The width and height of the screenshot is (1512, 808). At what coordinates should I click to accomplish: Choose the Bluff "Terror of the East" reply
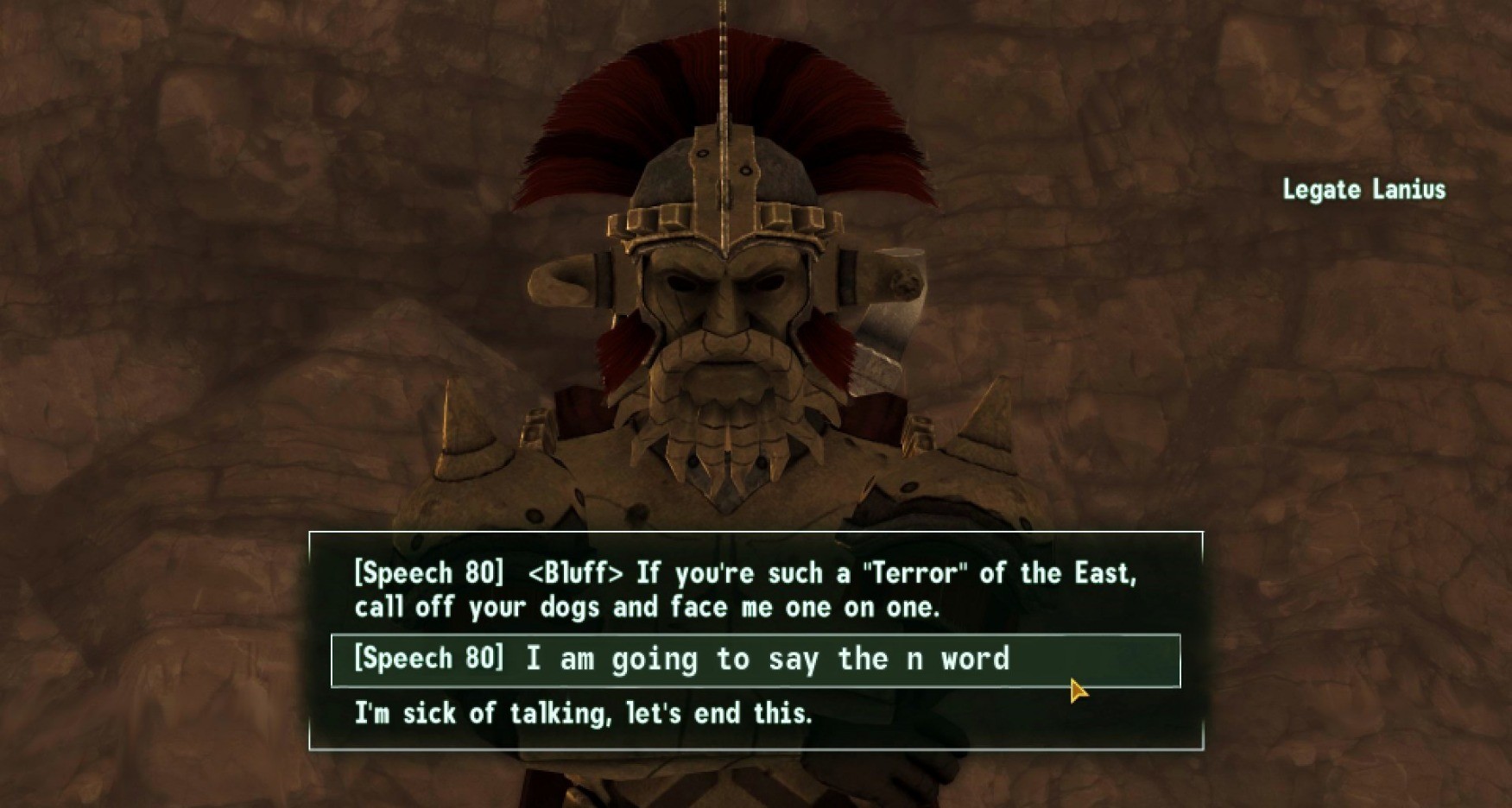pyautogui.click(x=744, y=590)
